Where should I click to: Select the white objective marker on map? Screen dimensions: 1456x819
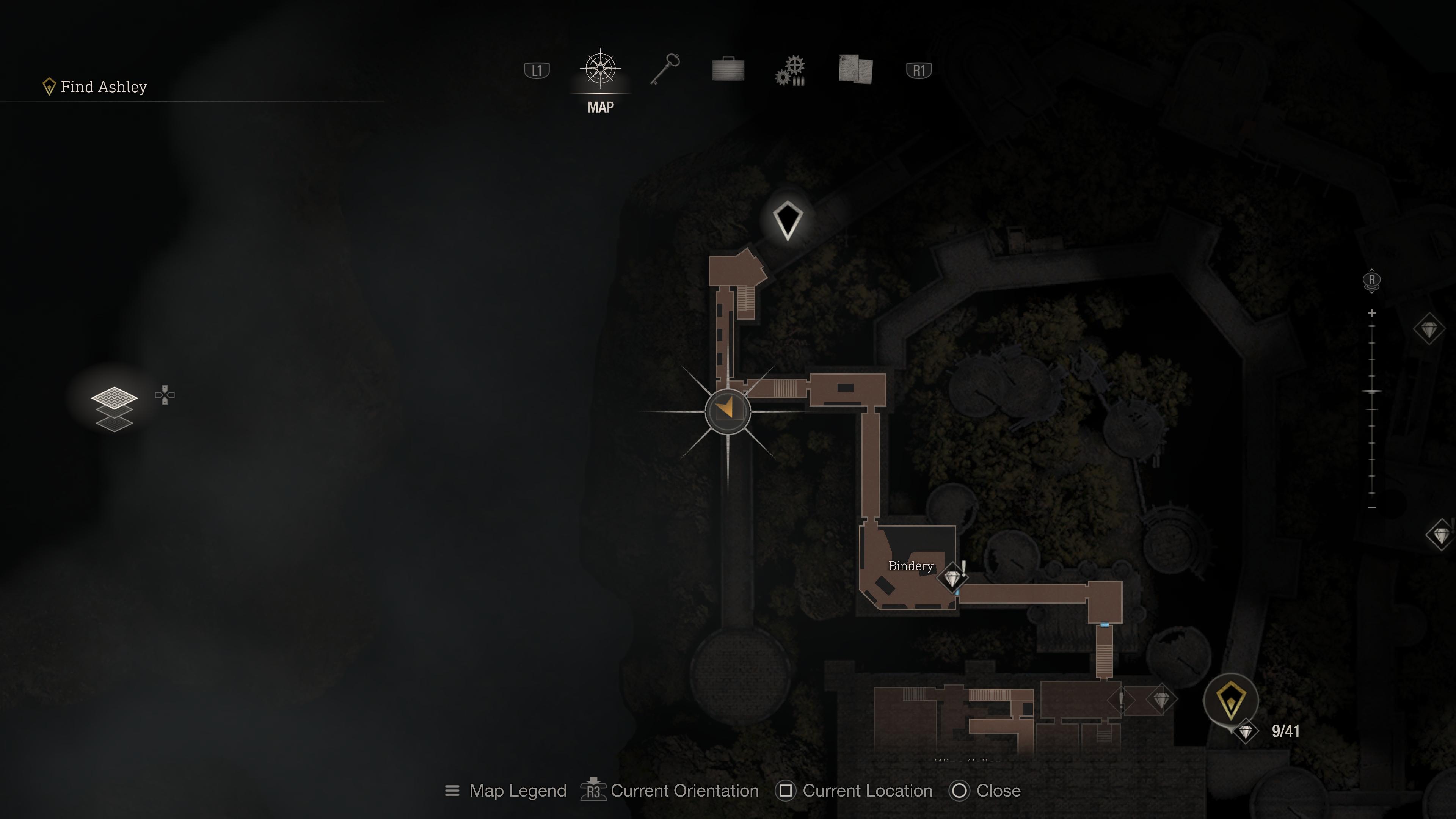pos(788,220)
